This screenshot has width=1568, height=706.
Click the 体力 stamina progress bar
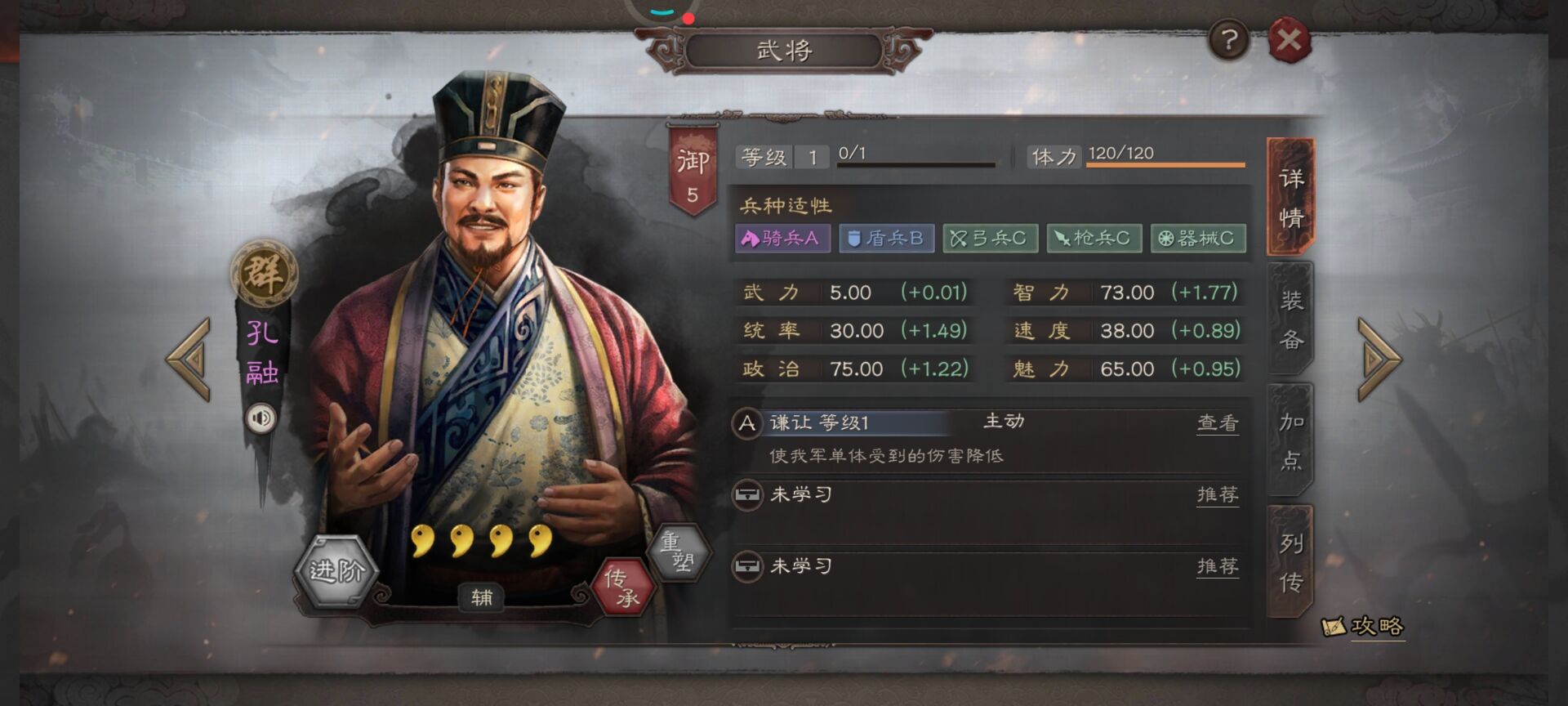pyautogui.click(x=1164, y=163)
